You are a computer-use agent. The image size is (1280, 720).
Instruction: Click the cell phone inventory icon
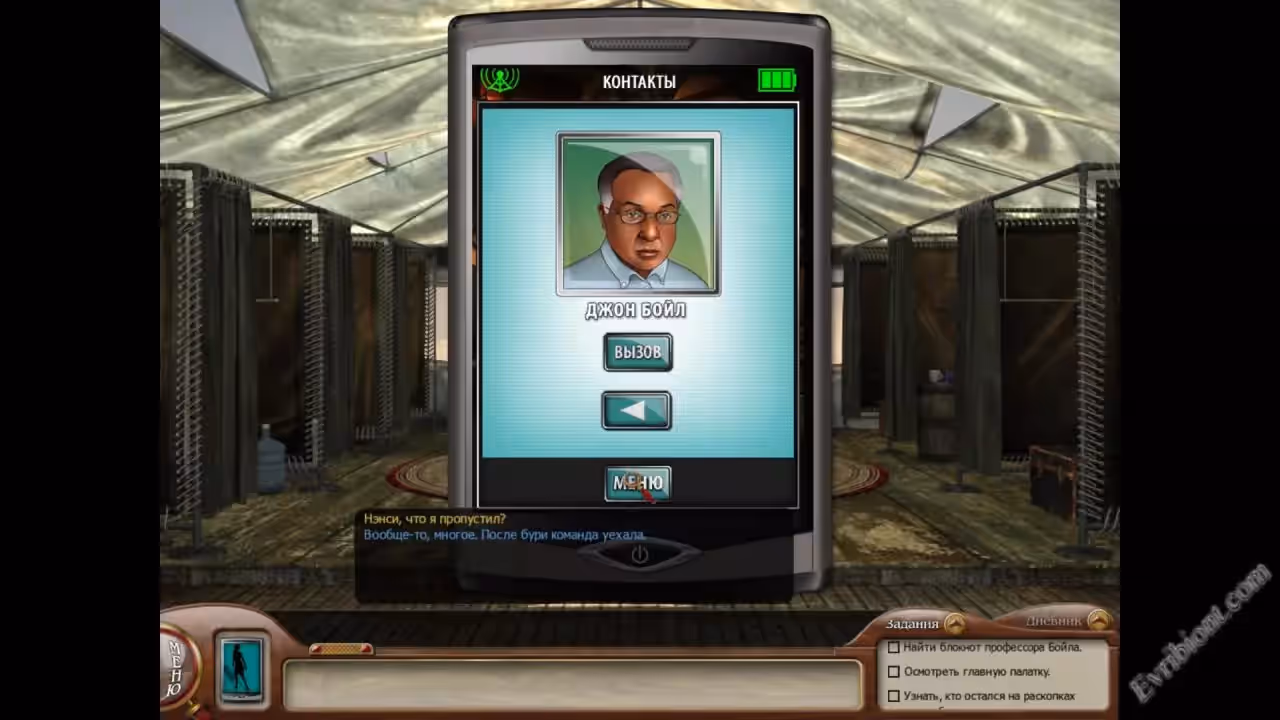[241, 666]
